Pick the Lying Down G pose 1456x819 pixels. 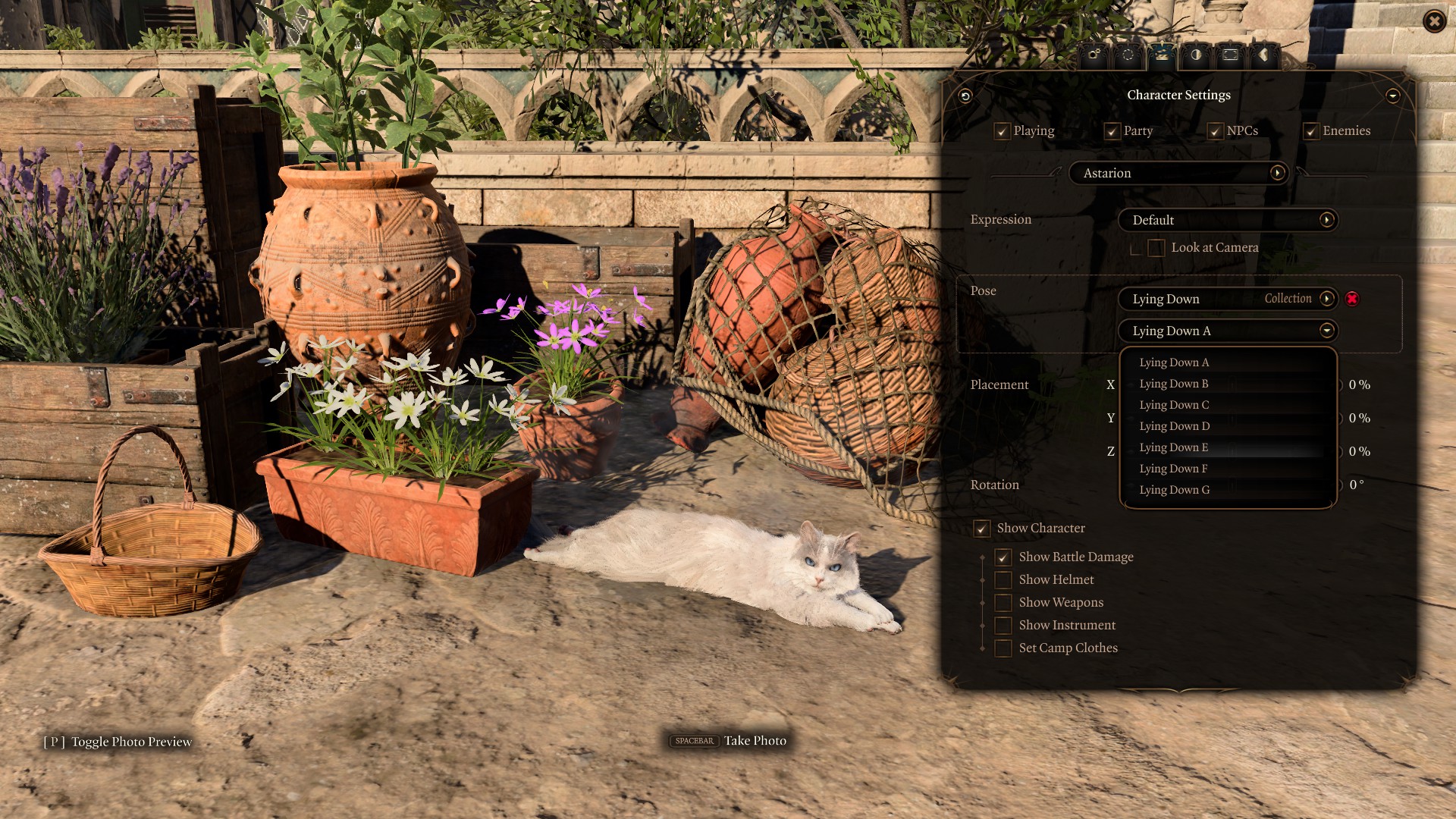[x=1175, y=490]
